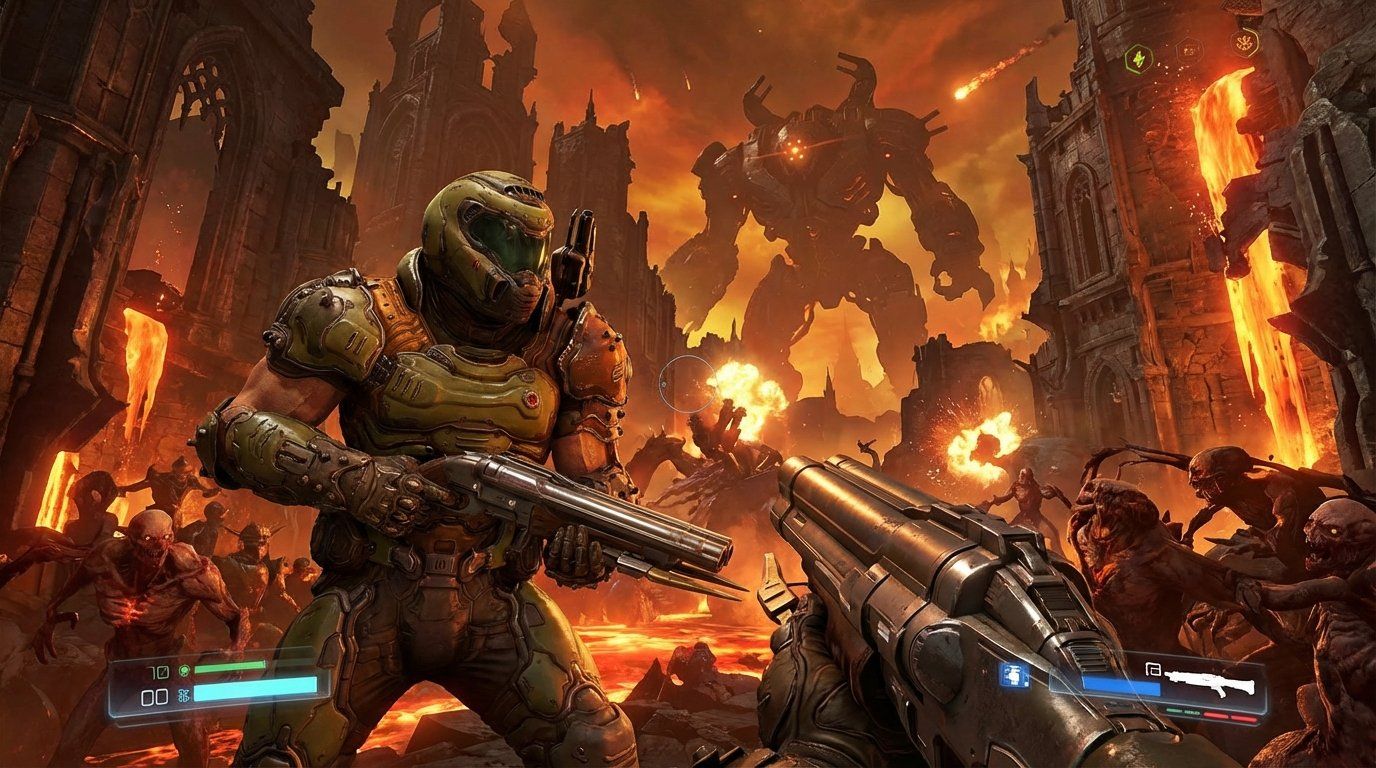This screenshot has width=1376, height=768.
Task: Click the blue equipment cooldown bar
Action: point(1122,685)
